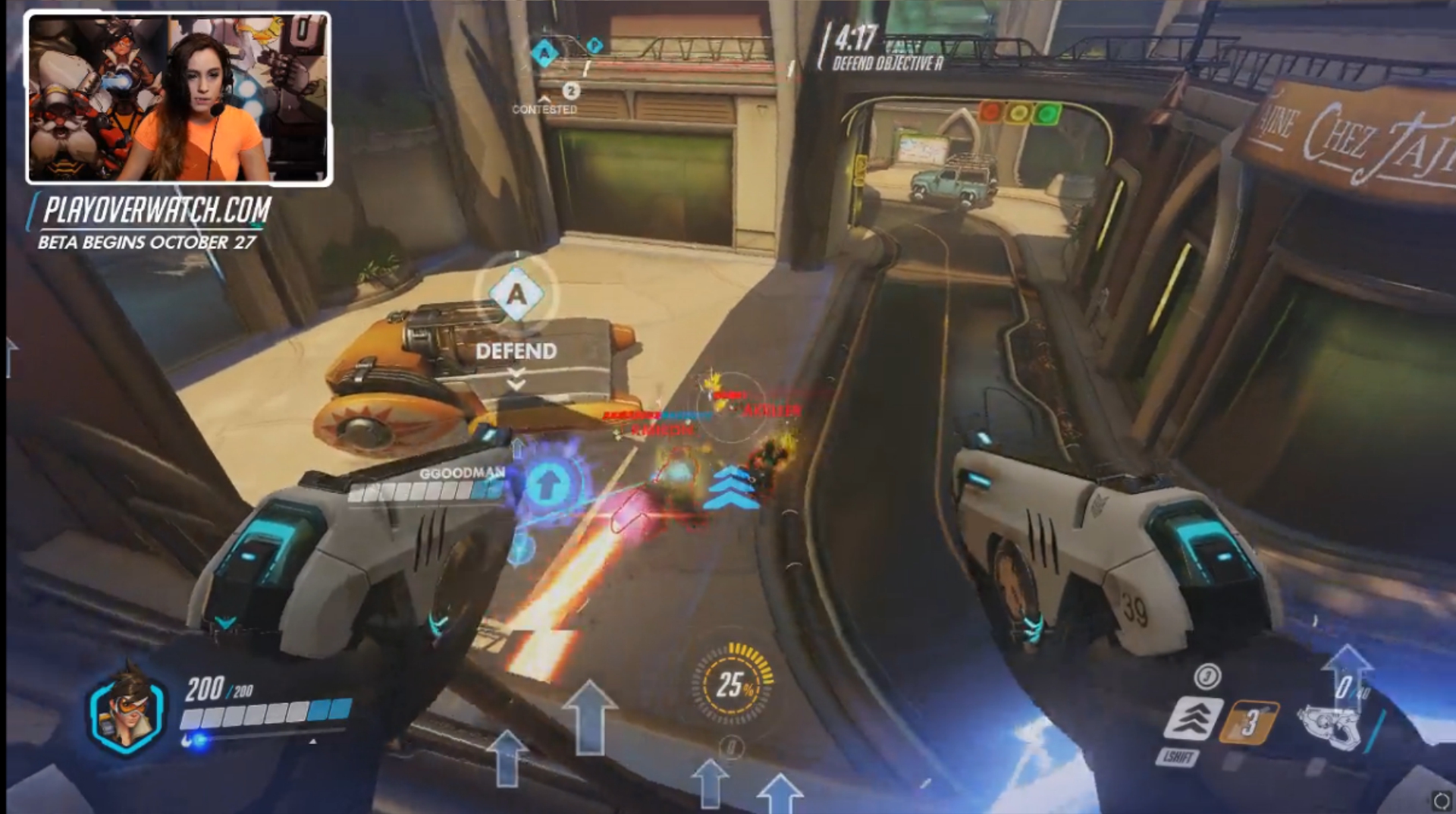The image size is (1456, 814).
Task: Visit the PLAYOVERWATCH.COM link
Action: point(156,210)
